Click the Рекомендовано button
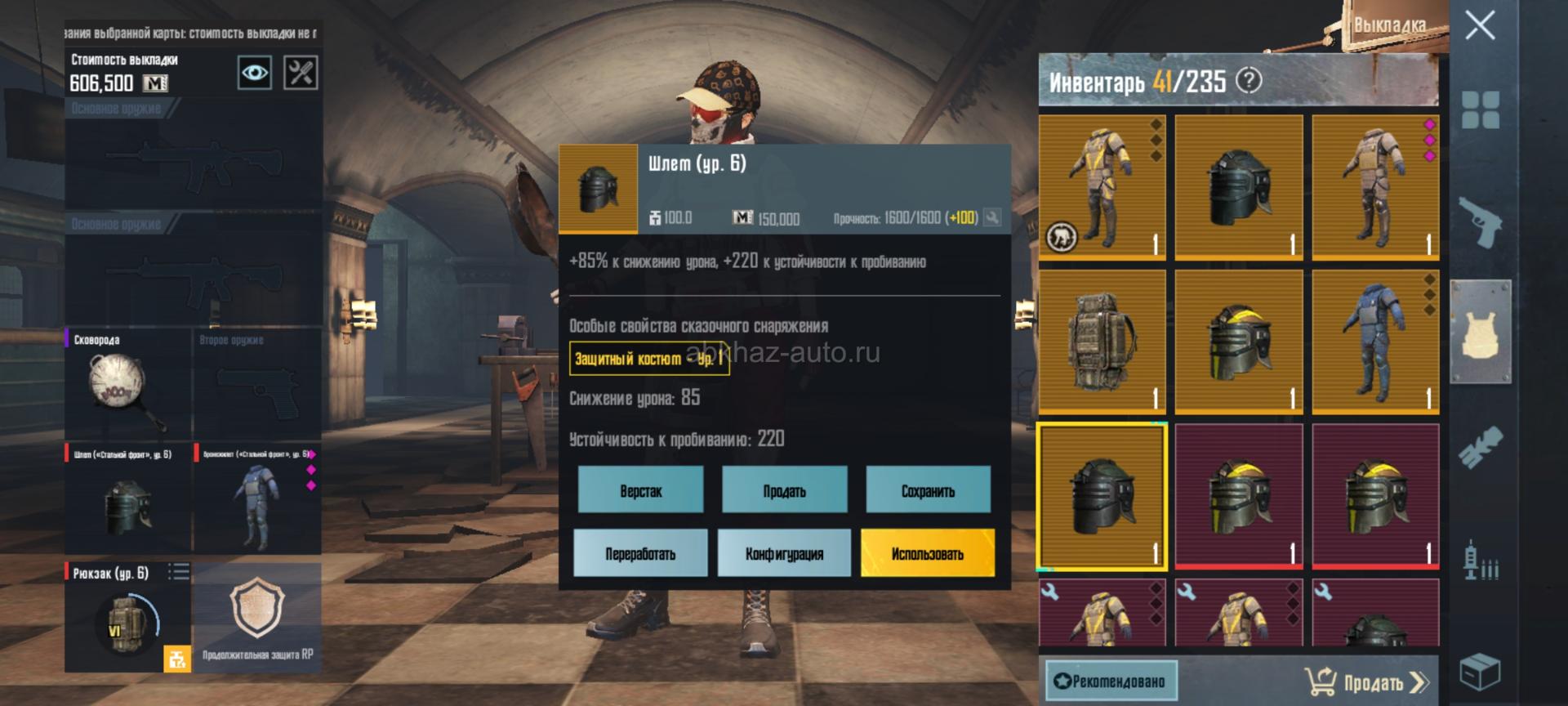Viewport: 1568px width, 706px height. click(x=1111, y=681)
